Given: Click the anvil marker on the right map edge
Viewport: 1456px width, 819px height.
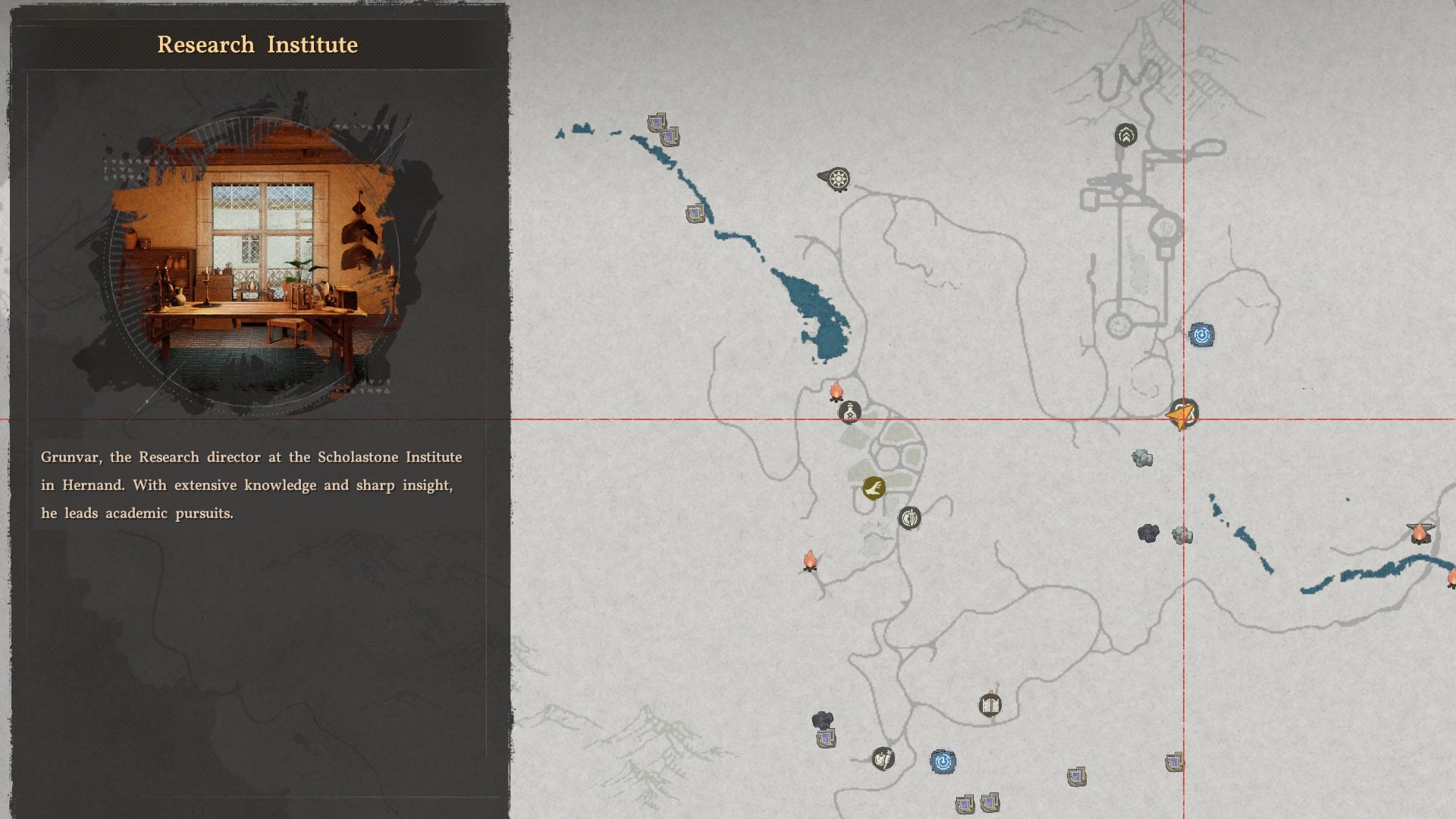Looking at the screenshot, I should [x=1419, y=533].
